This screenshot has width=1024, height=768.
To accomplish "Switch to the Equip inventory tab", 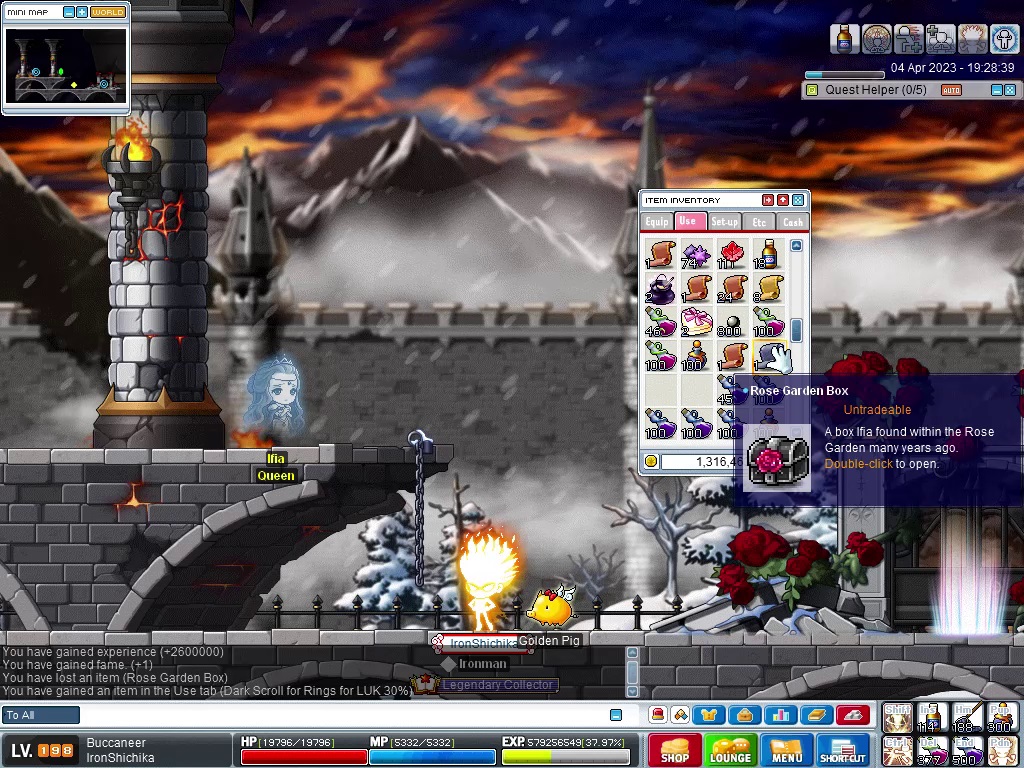I will pos(656,222).
